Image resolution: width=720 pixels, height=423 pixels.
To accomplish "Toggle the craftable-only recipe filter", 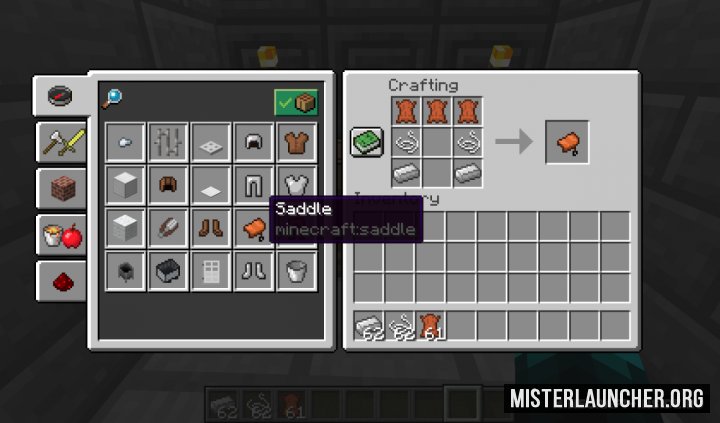I will (x=296, y=102).
